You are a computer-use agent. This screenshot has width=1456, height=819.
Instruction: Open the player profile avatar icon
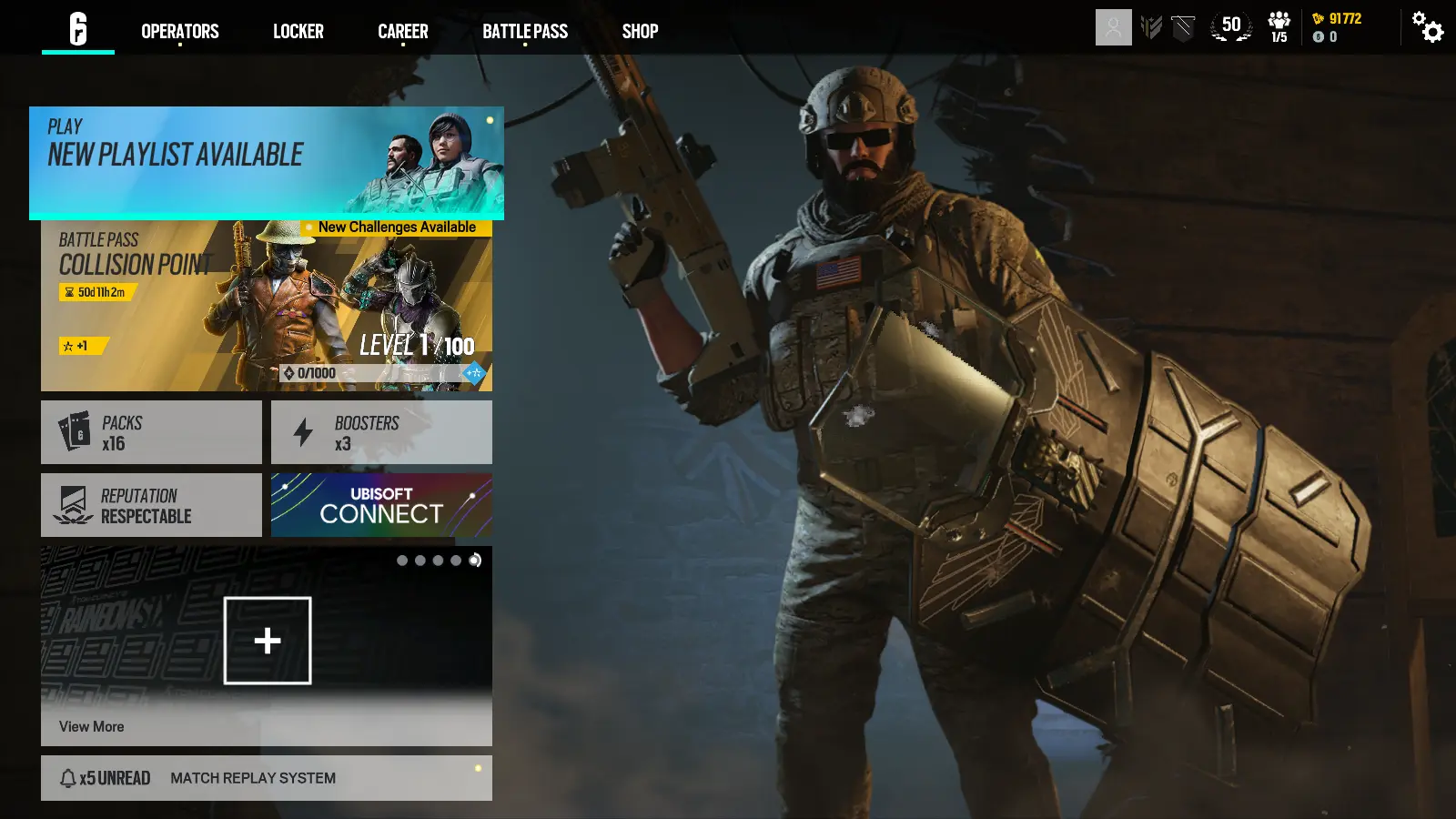pos(1113,25)
